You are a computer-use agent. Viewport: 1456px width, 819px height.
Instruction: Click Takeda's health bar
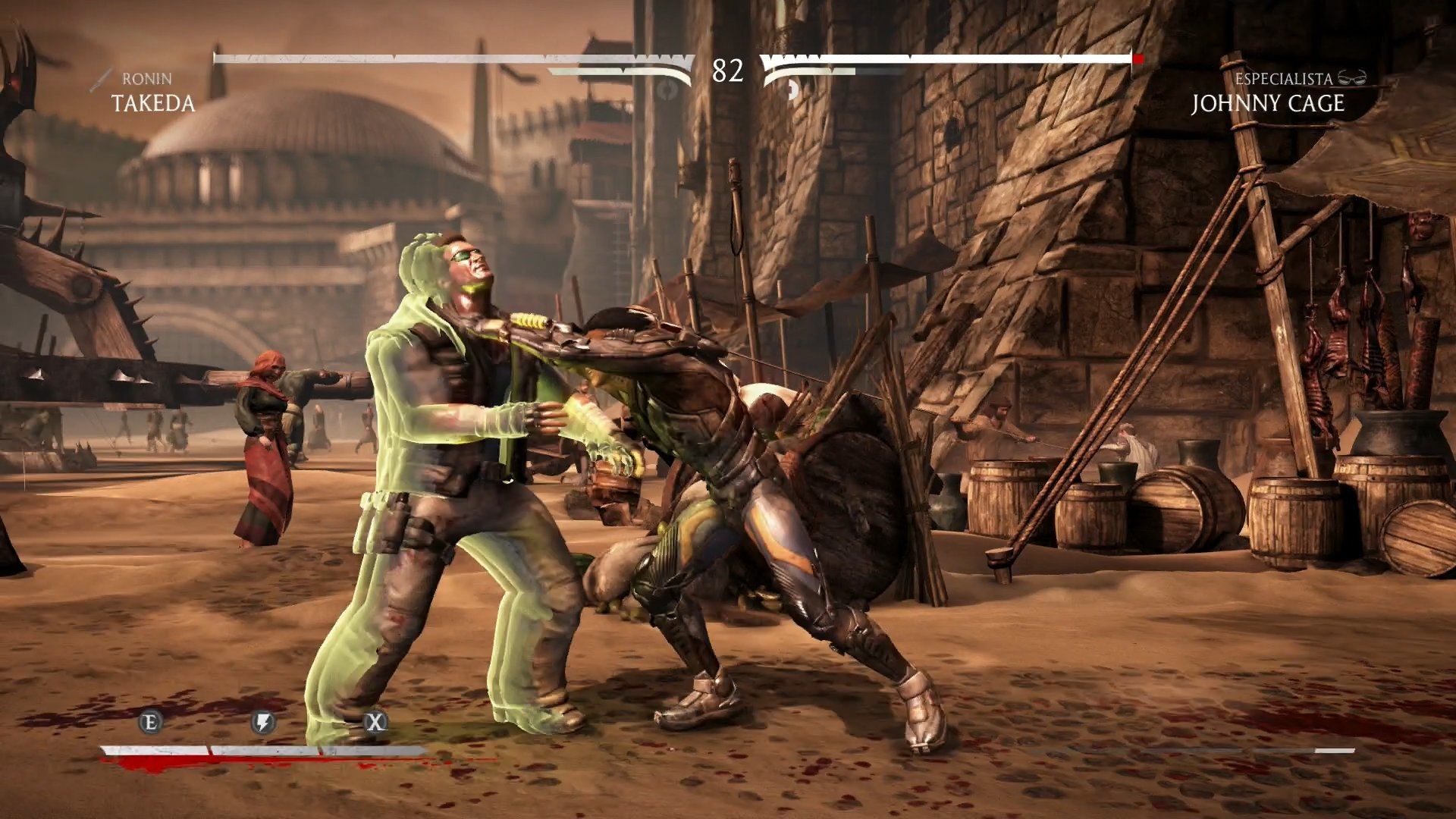click(x=447, y=57)
